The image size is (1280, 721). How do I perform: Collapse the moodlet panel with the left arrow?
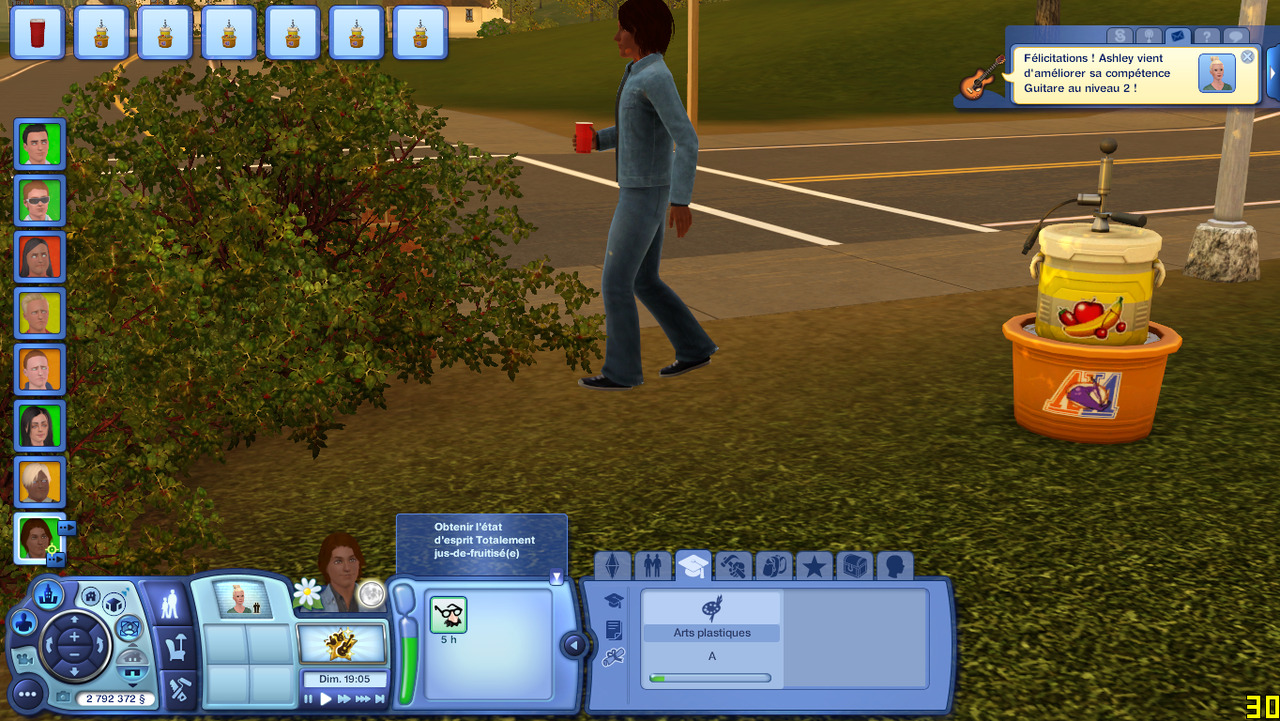[573, 645]
